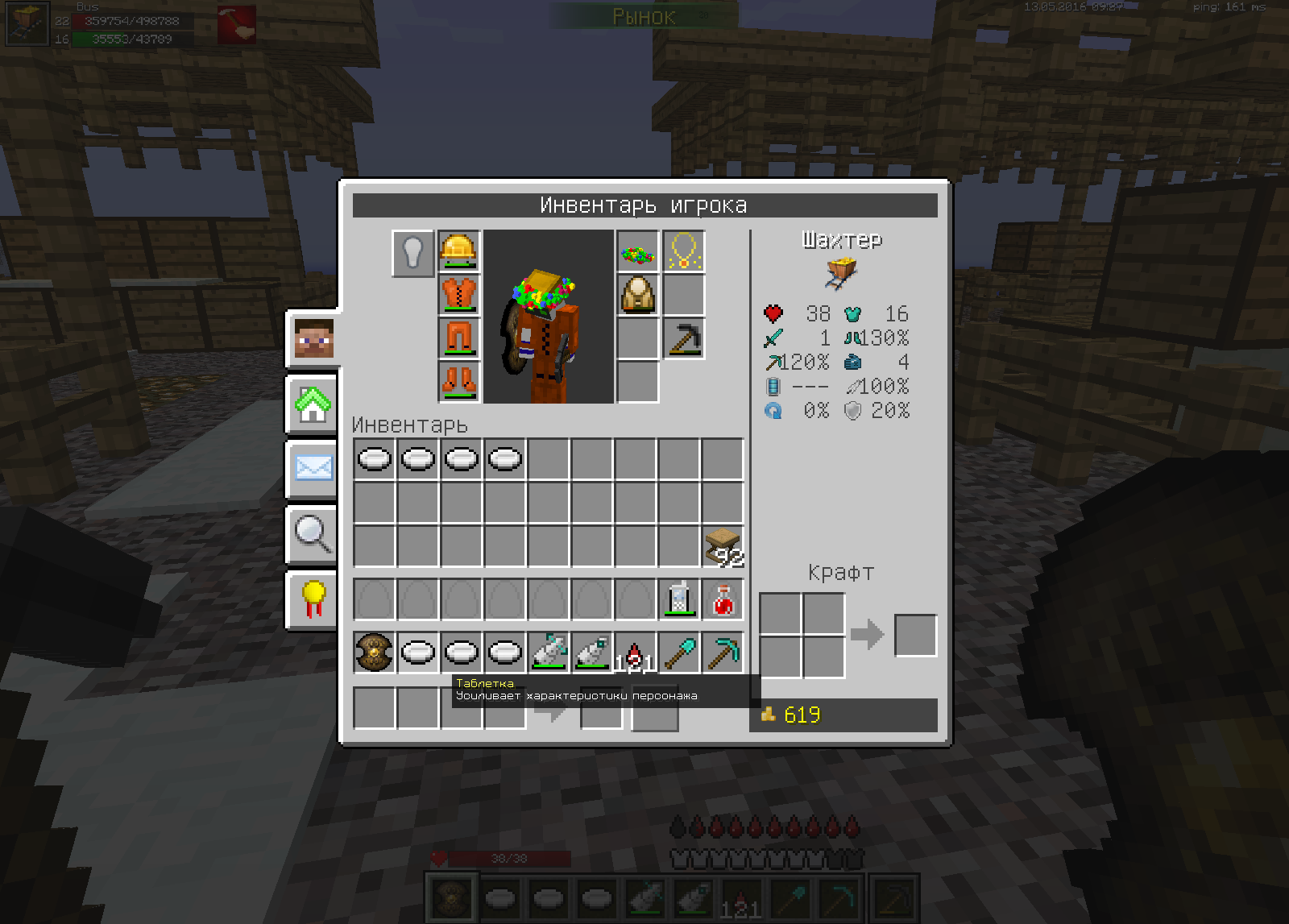Viewport: 1289px width, 924px height.
Task: Pick the orange boots slot
Action: tap(459, 380)
